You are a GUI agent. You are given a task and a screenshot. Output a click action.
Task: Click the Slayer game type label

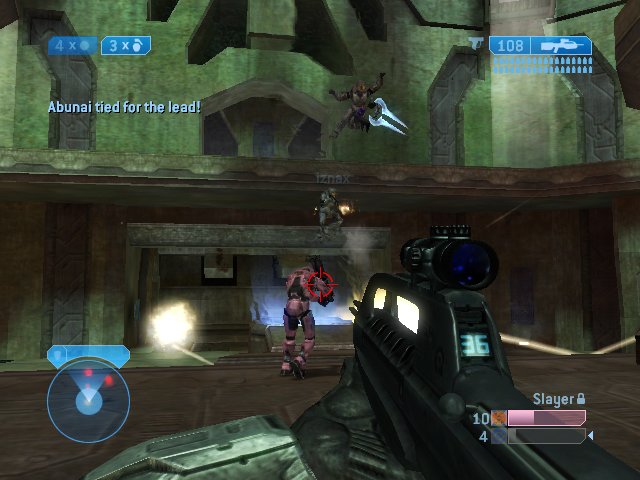point(551,399)
